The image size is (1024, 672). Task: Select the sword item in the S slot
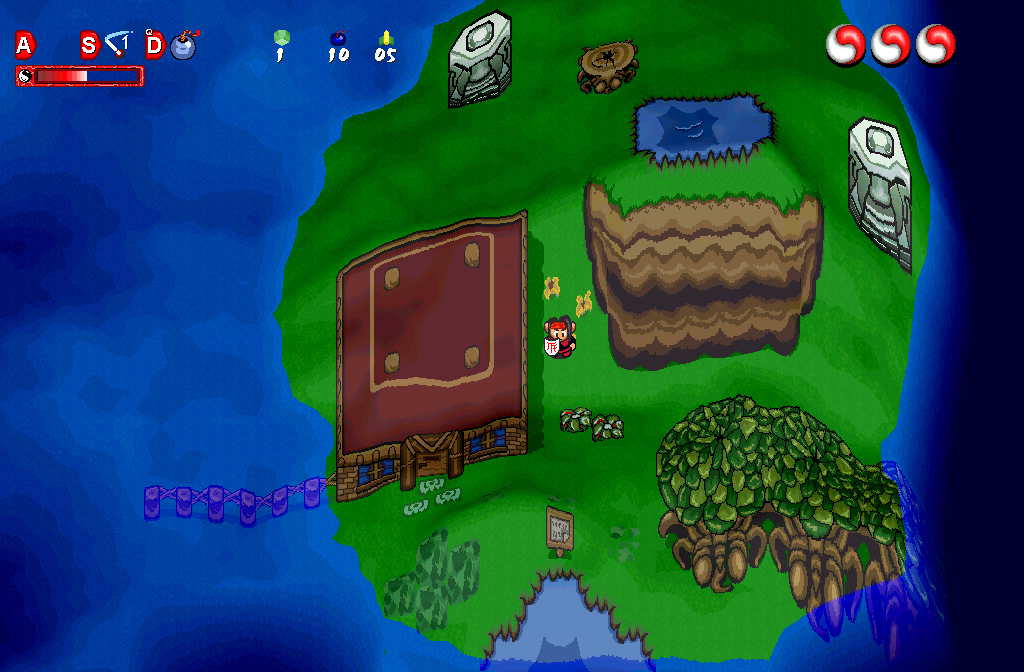[119, 44]
